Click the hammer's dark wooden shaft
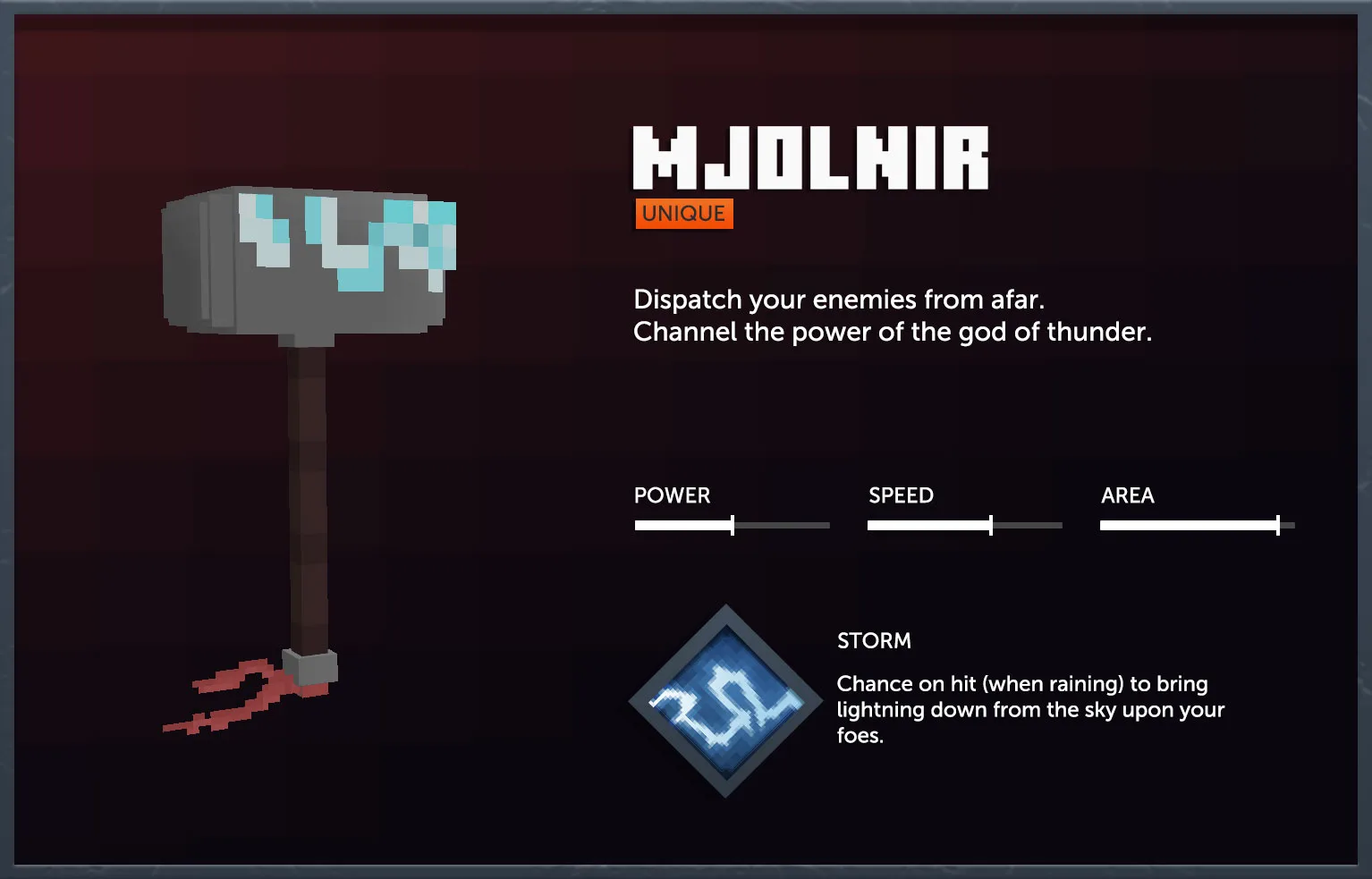 pyautogui.click(x=309, y=492)
